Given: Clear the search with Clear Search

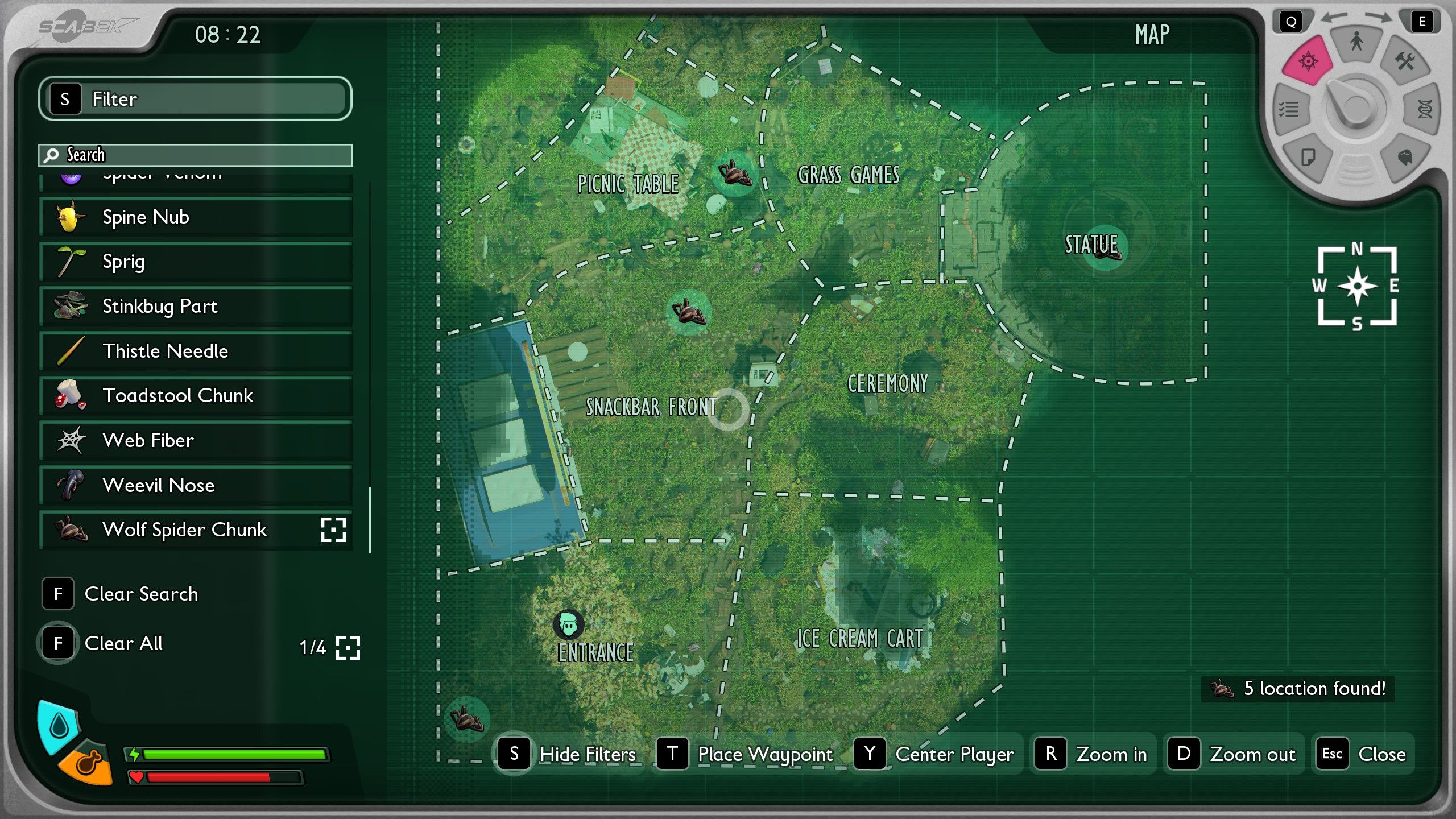Looking at the screenshot, I should click(121, 594).
